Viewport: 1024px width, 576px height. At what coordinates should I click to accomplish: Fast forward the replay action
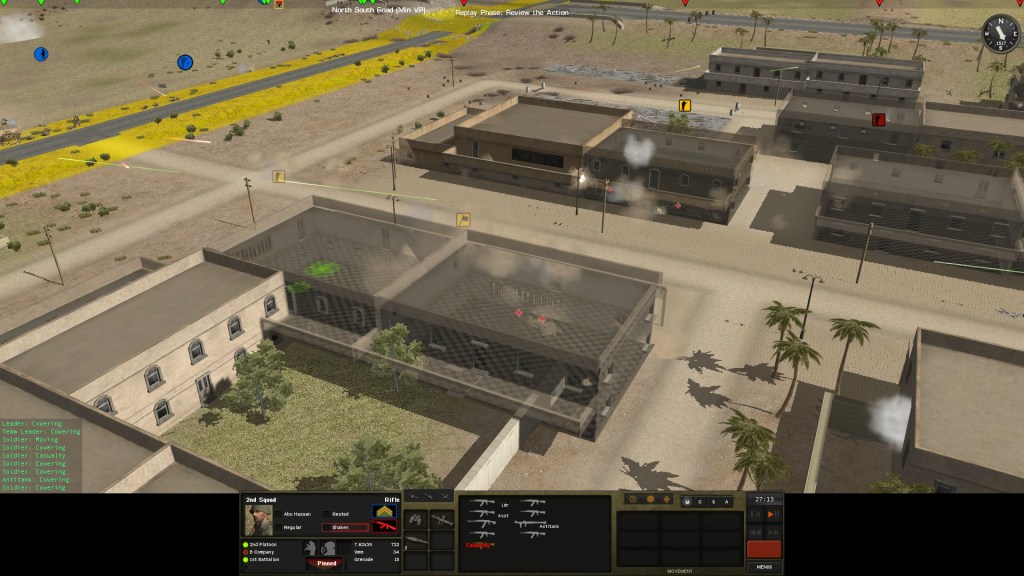[x=771, y=532]
